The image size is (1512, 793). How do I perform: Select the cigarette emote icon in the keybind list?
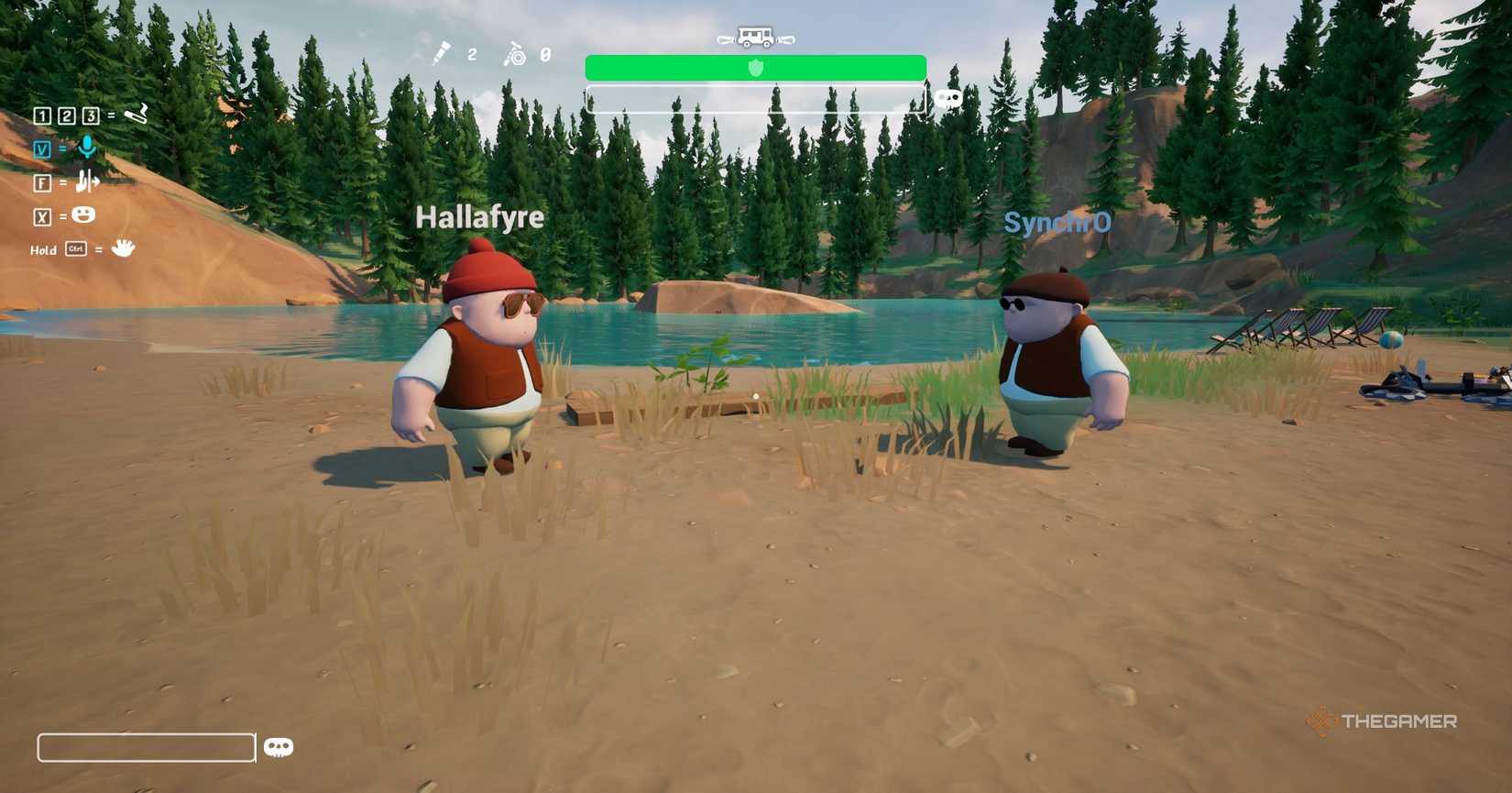[136, 116]
